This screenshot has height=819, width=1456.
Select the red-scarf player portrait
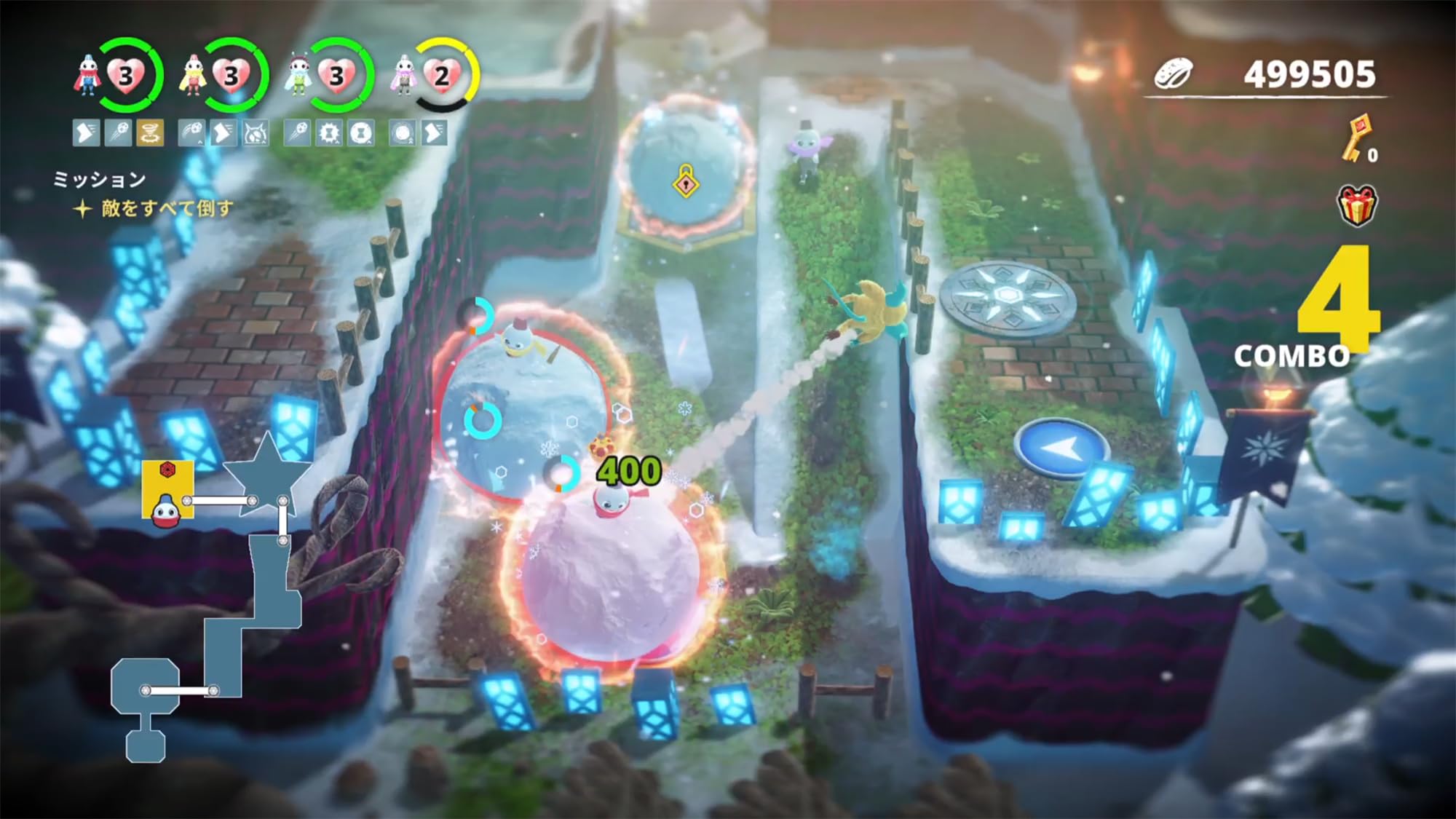(x=87, y=76)
